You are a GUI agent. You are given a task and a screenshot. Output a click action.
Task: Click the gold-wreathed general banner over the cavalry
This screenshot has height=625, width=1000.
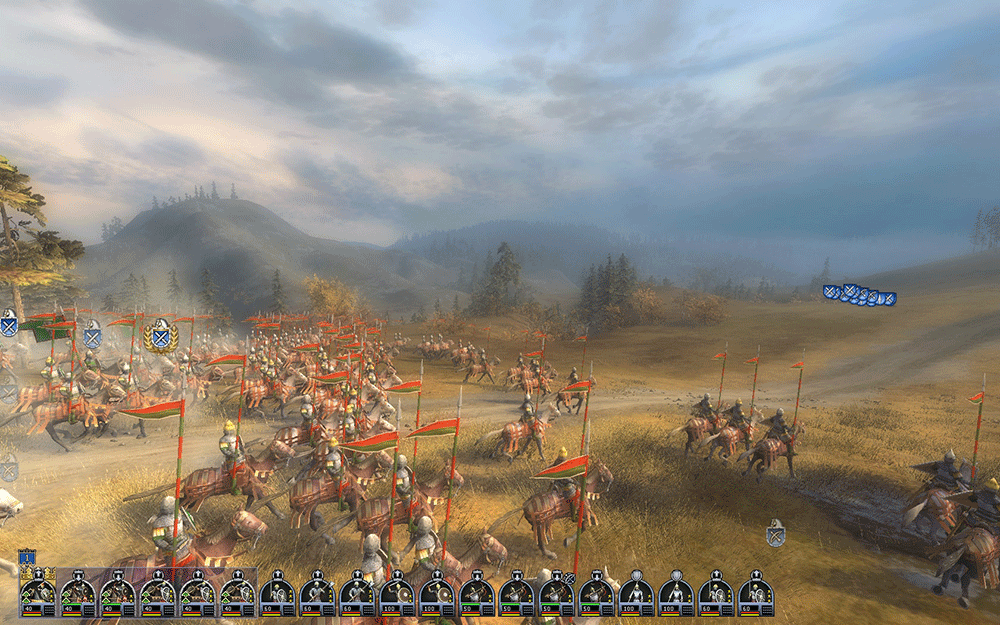click(160, 336)
